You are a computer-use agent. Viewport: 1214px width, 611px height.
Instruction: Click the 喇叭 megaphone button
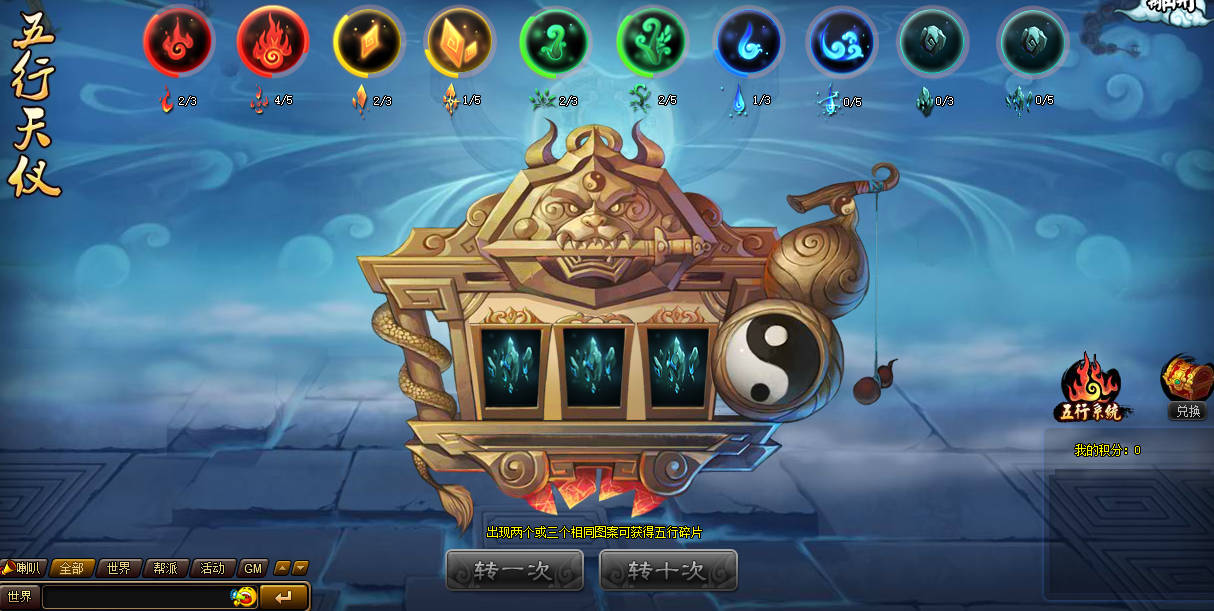pyautogui.click(x=24, y=568)
